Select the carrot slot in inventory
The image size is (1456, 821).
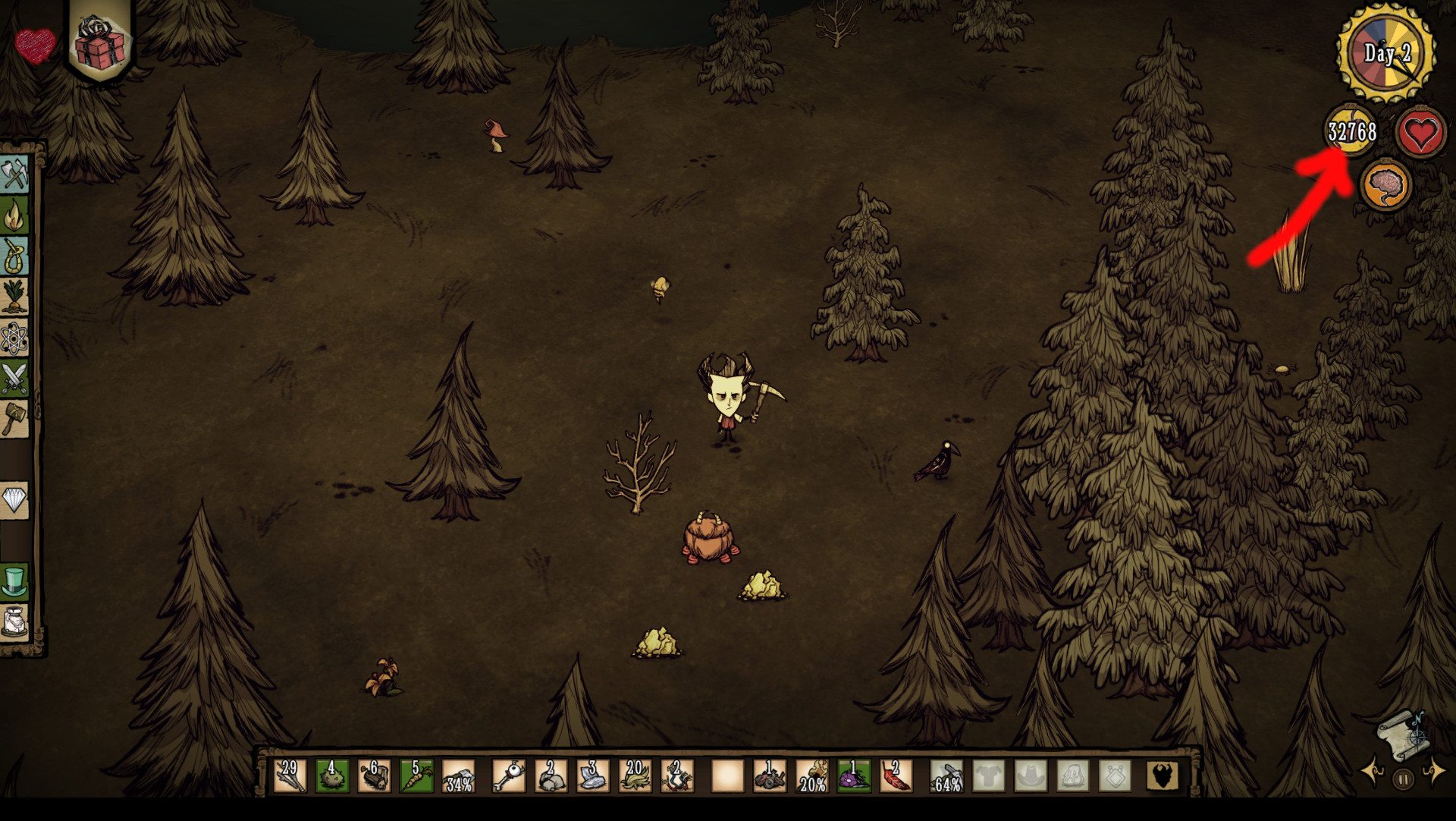click(416, 775)
